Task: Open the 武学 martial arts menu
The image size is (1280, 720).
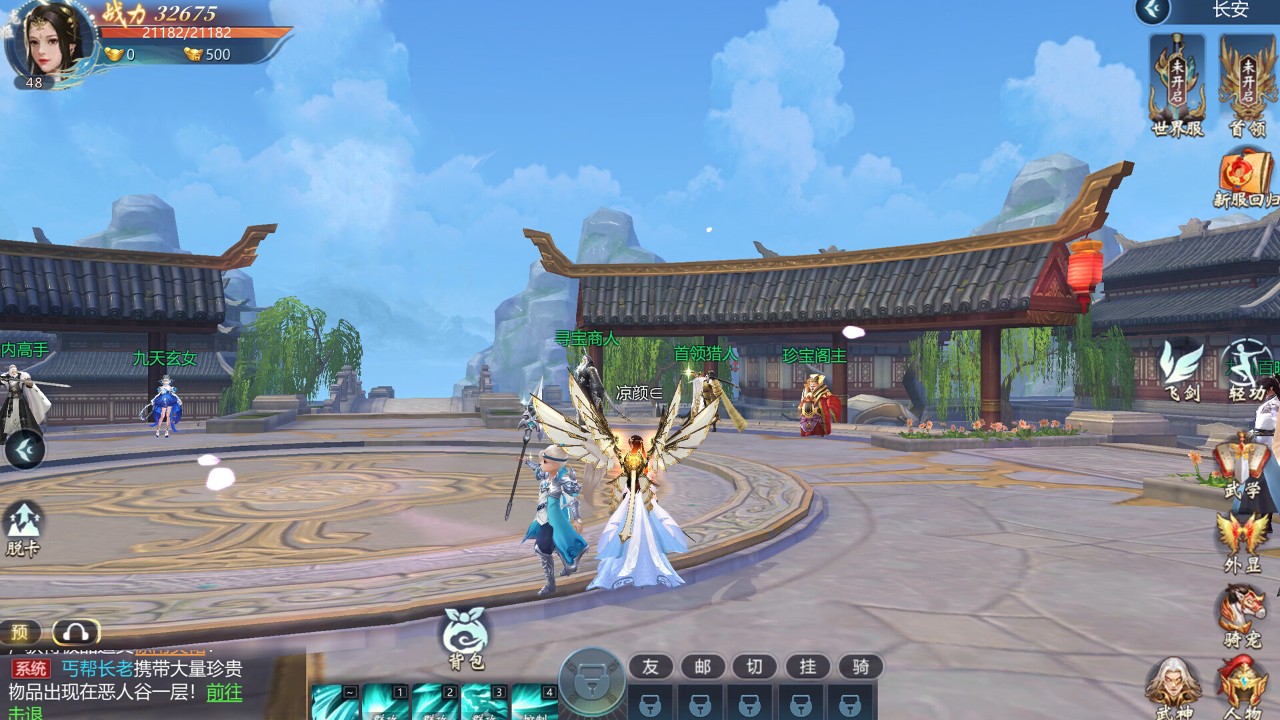Action: coord(1242,467)
